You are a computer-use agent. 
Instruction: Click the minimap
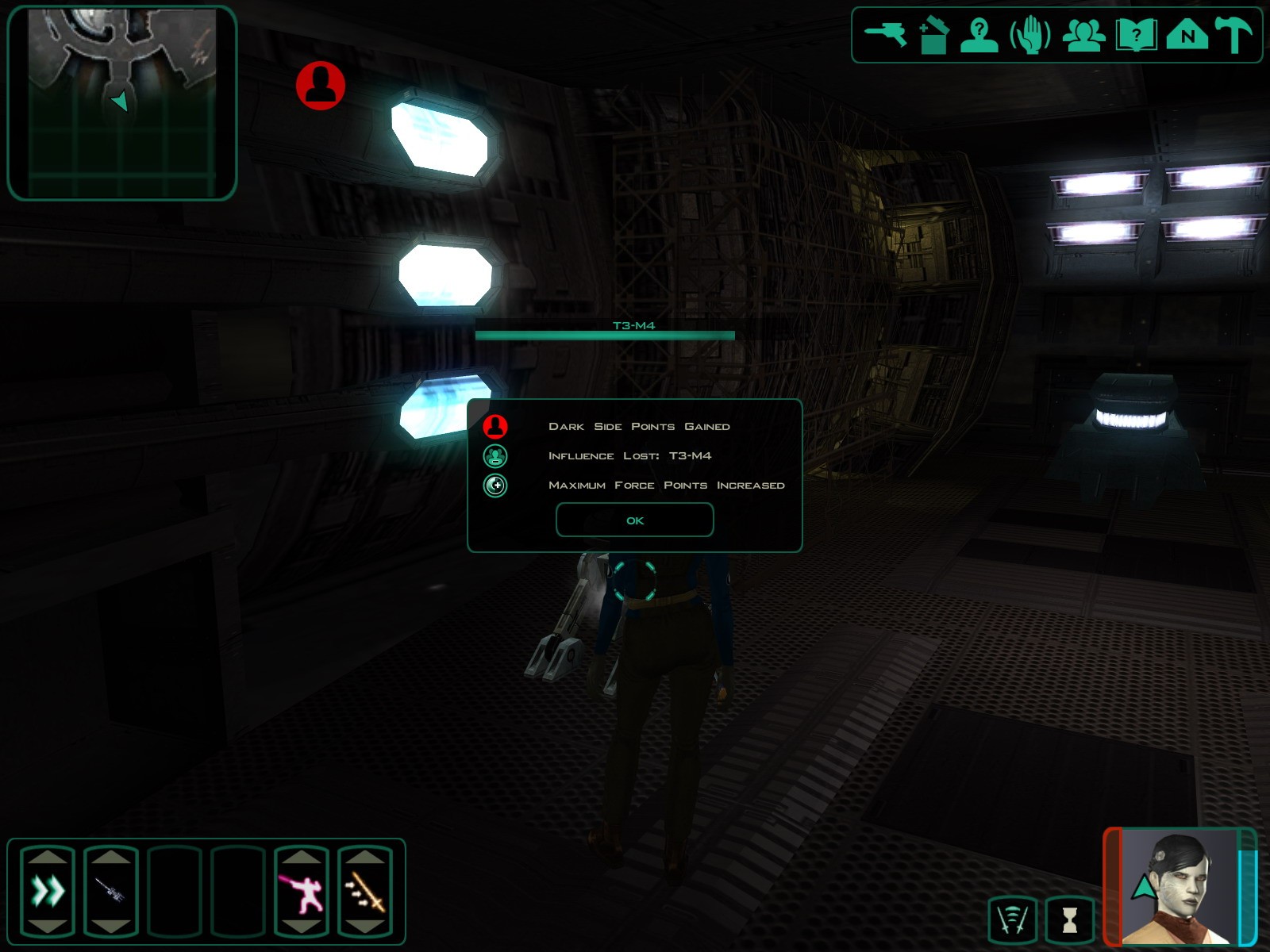(121, 103)
